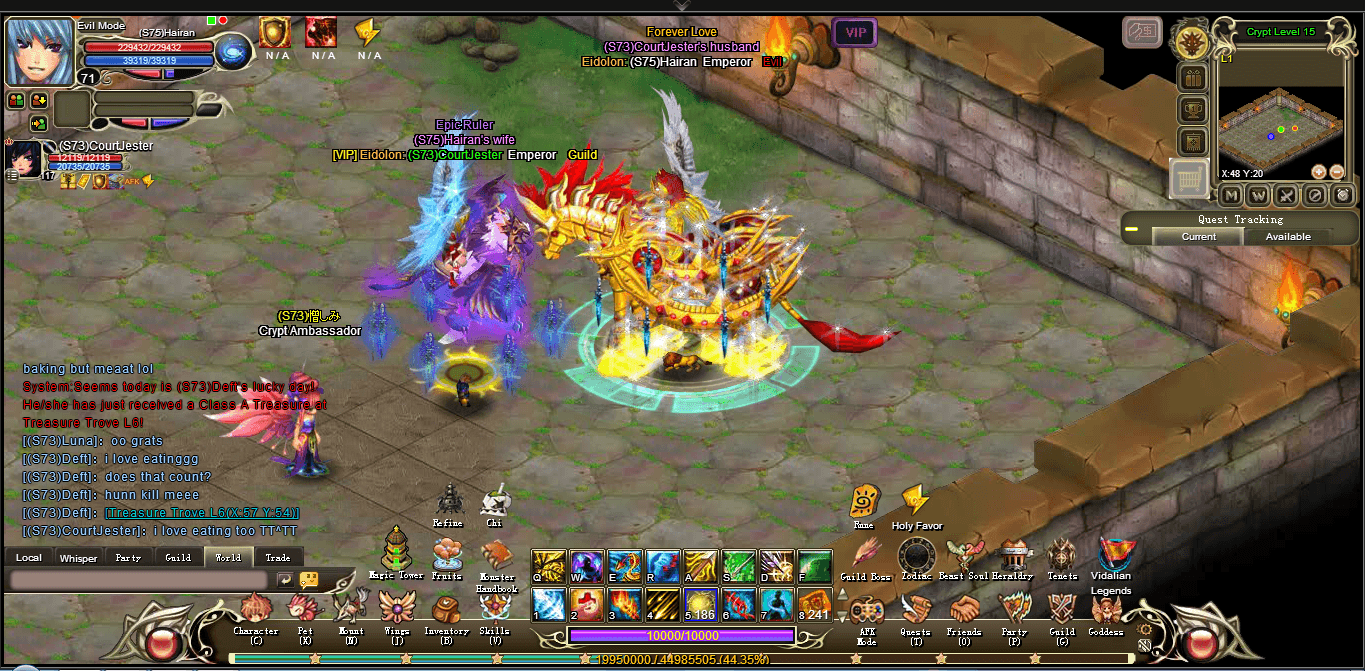Click the chat message input box
This screenshot has width=1365, height=671.
pos(138,579)
